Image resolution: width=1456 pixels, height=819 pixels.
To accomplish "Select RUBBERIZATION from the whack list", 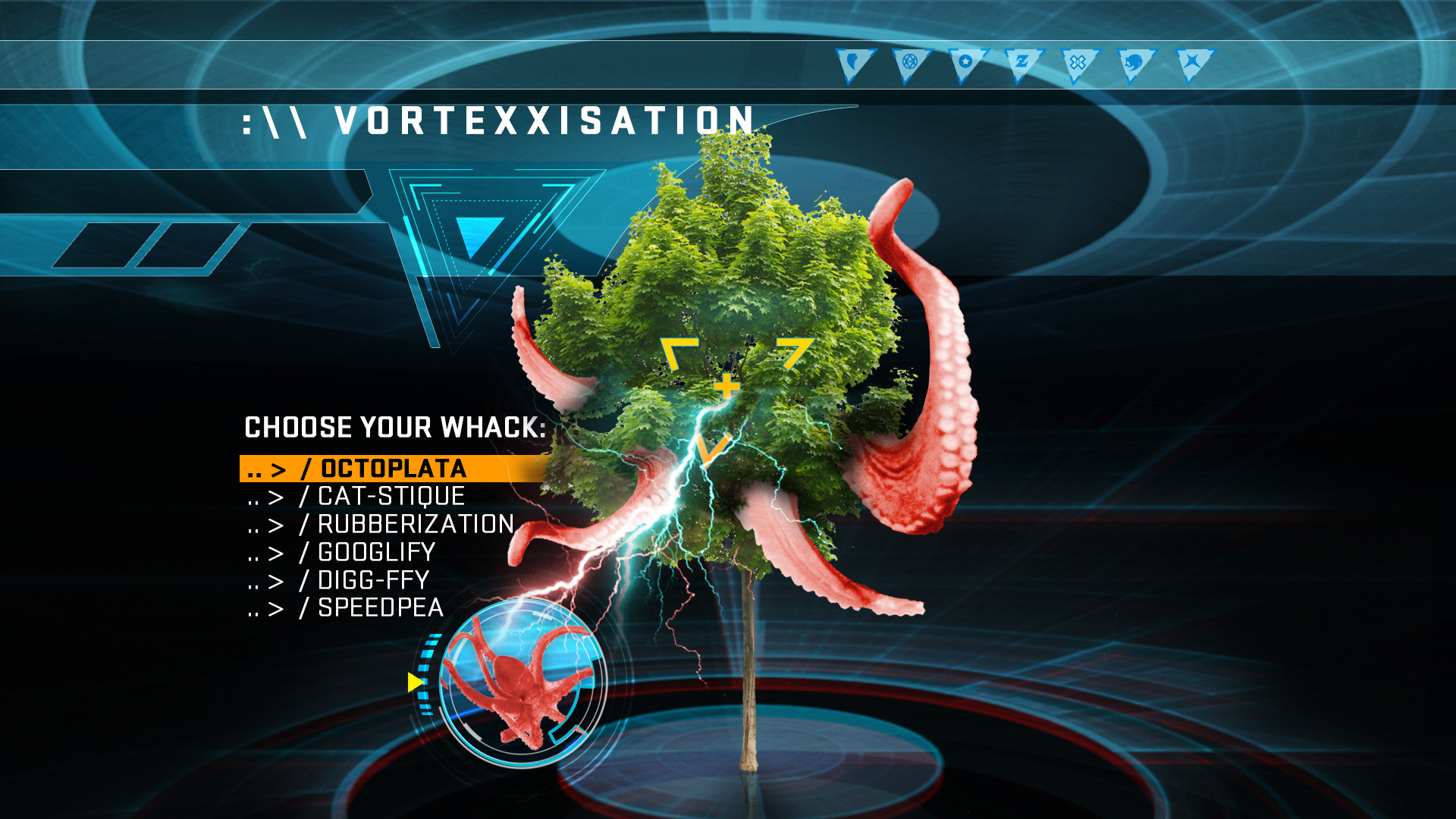I will pos(415,524).
